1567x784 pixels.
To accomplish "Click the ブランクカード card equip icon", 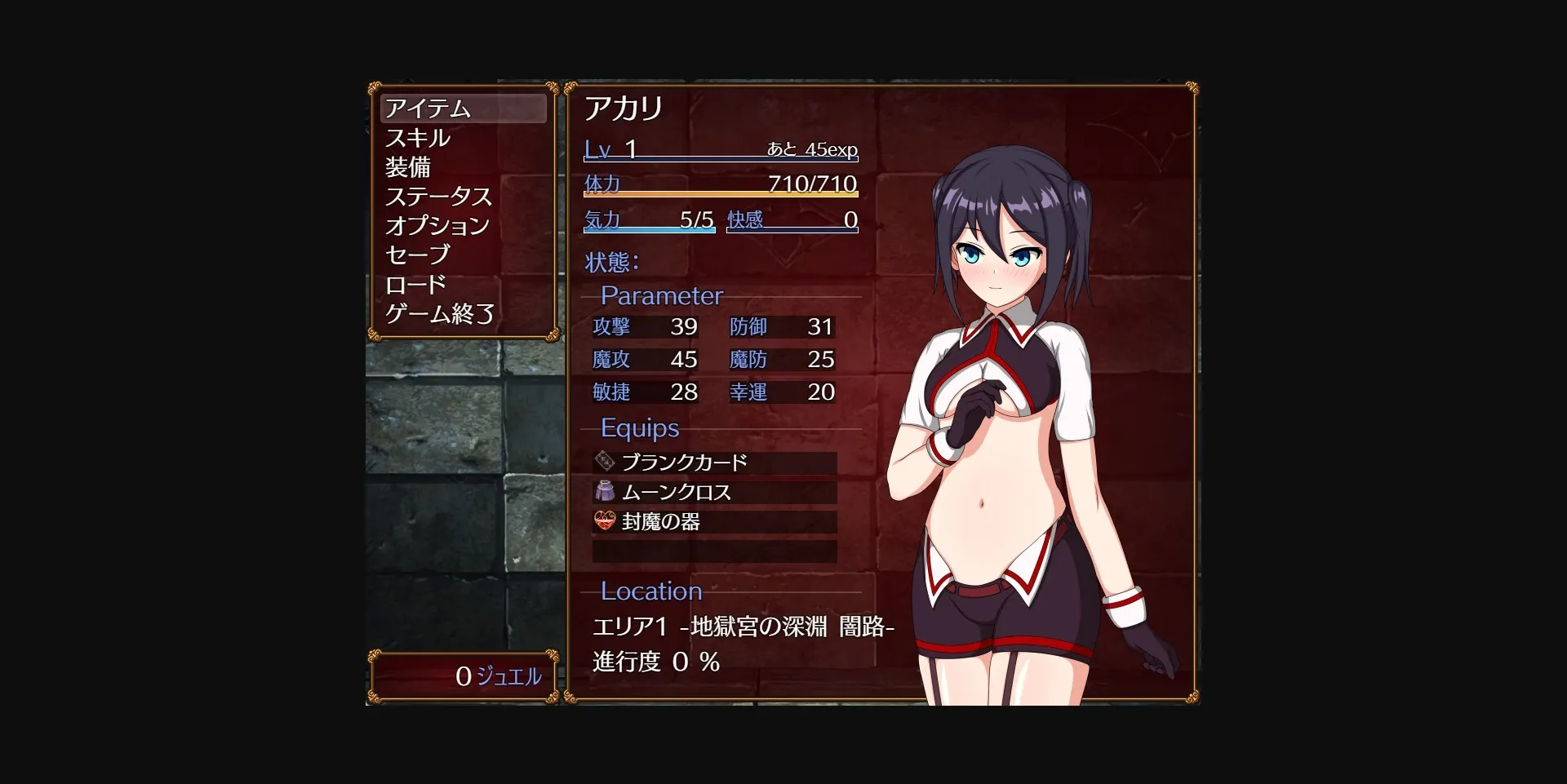I will click(x=603, y=461).
